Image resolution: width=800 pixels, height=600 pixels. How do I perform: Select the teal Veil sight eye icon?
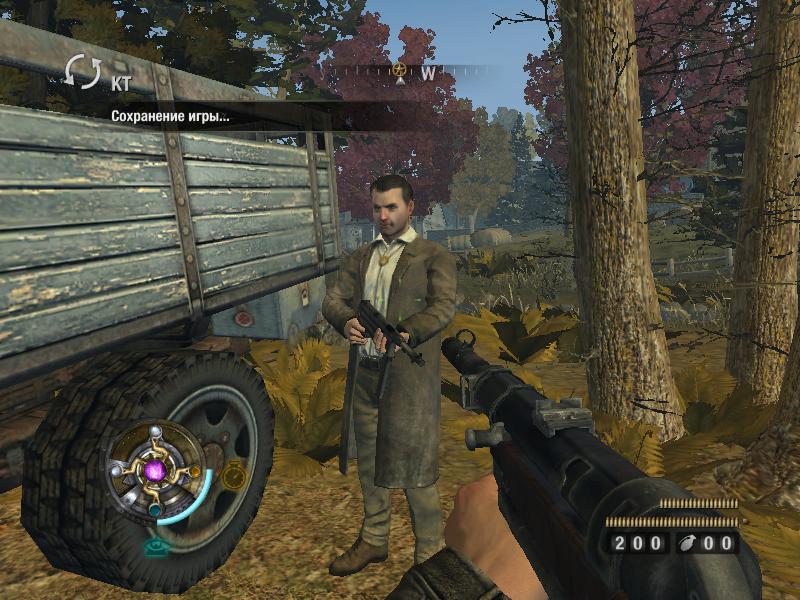(x=155, y=547)
